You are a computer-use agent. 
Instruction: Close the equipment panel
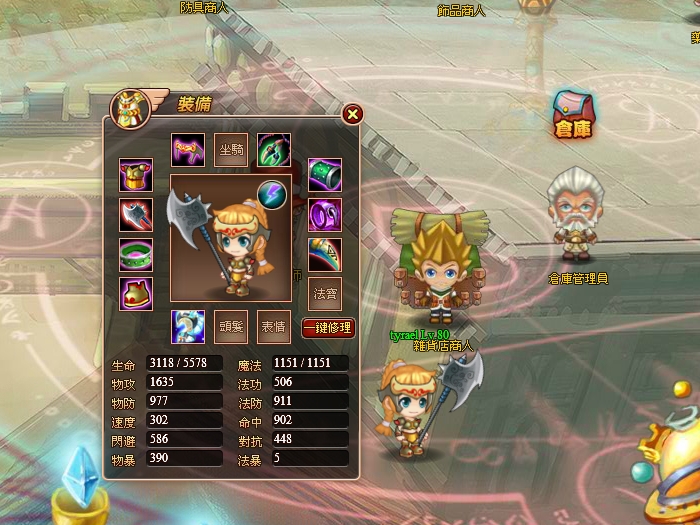(x=352, y=114)
